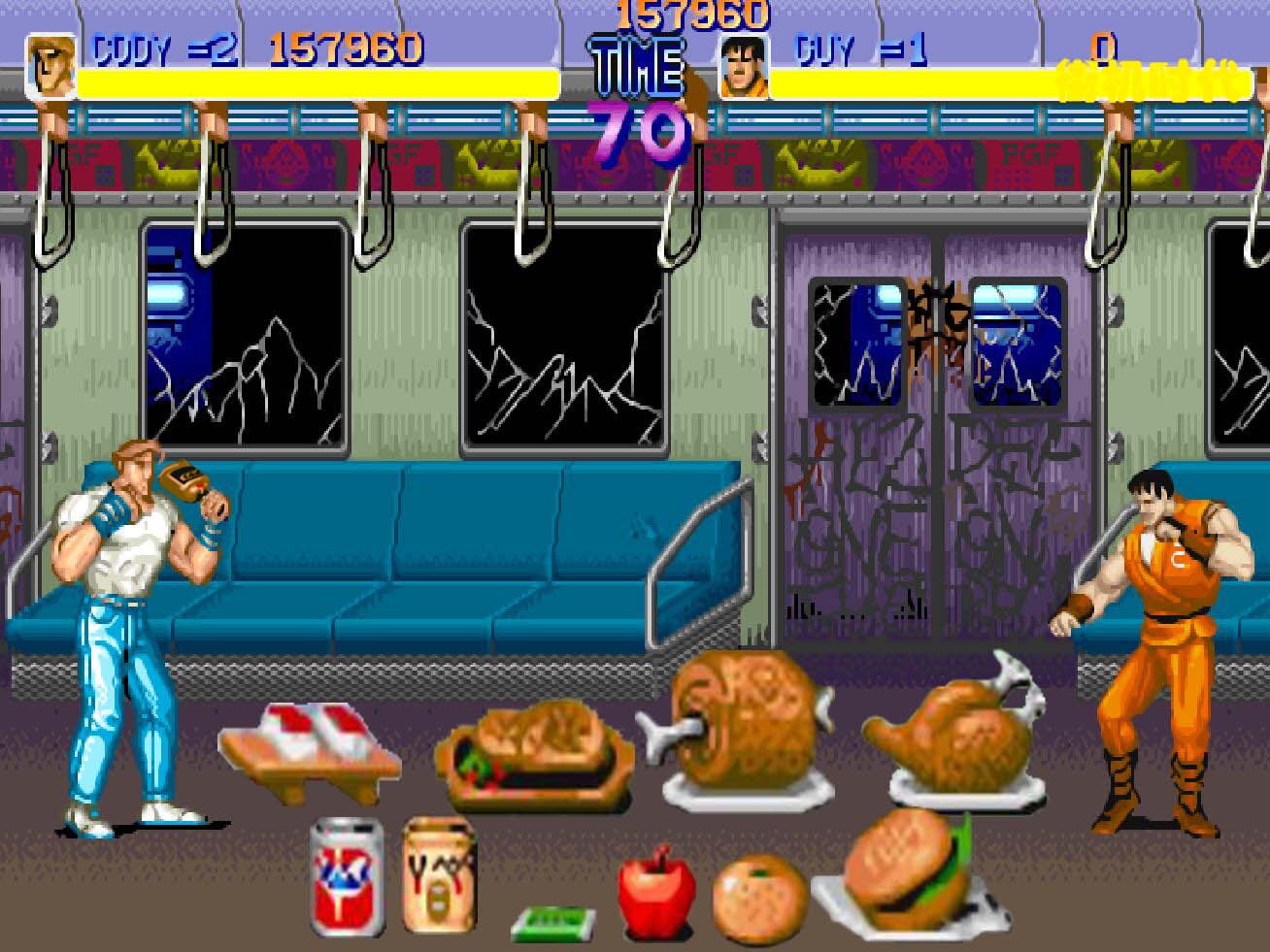Select Guy's player portrait
This screenshot has height=952, width=1270.
[744, 66]
